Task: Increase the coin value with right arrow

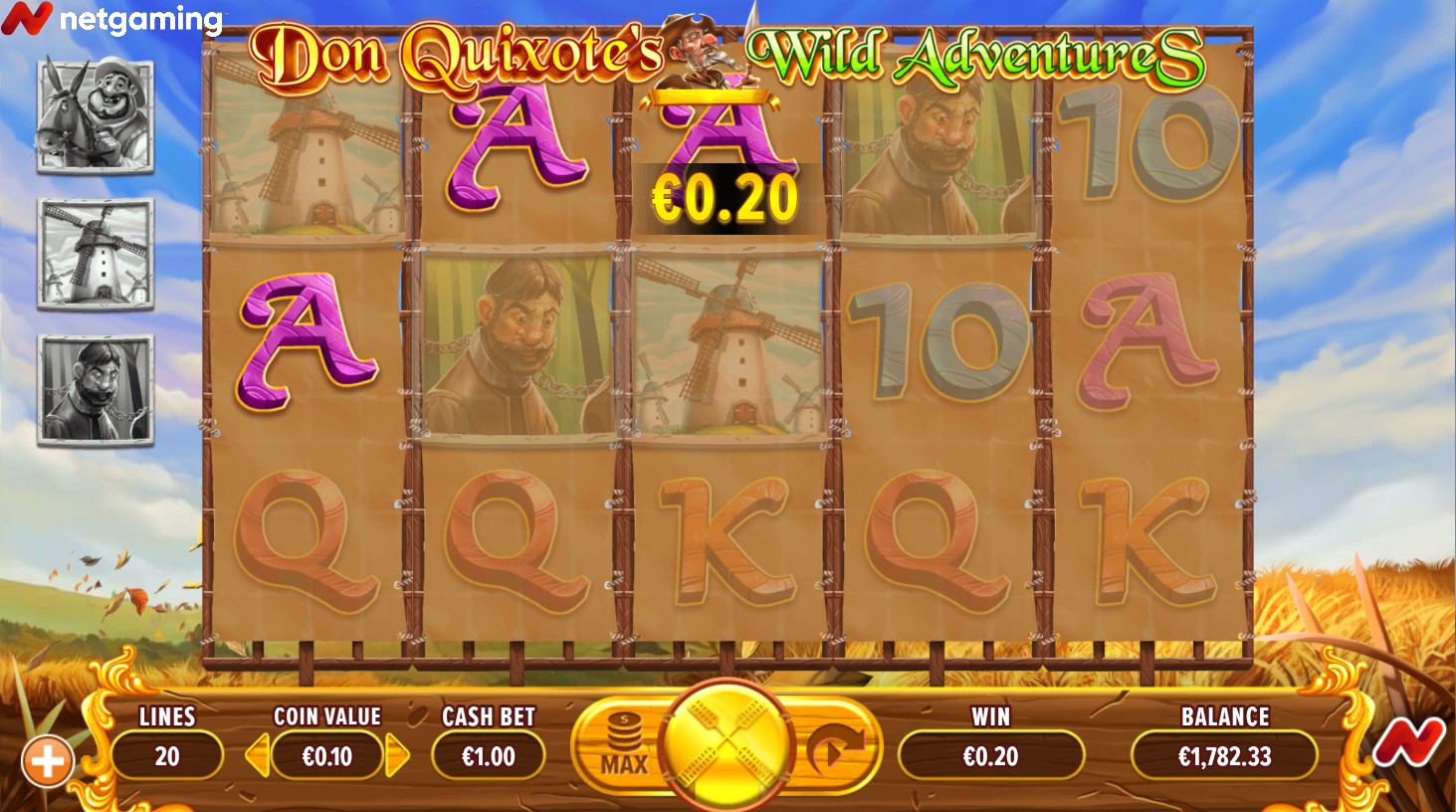Action: coord(397,756)
